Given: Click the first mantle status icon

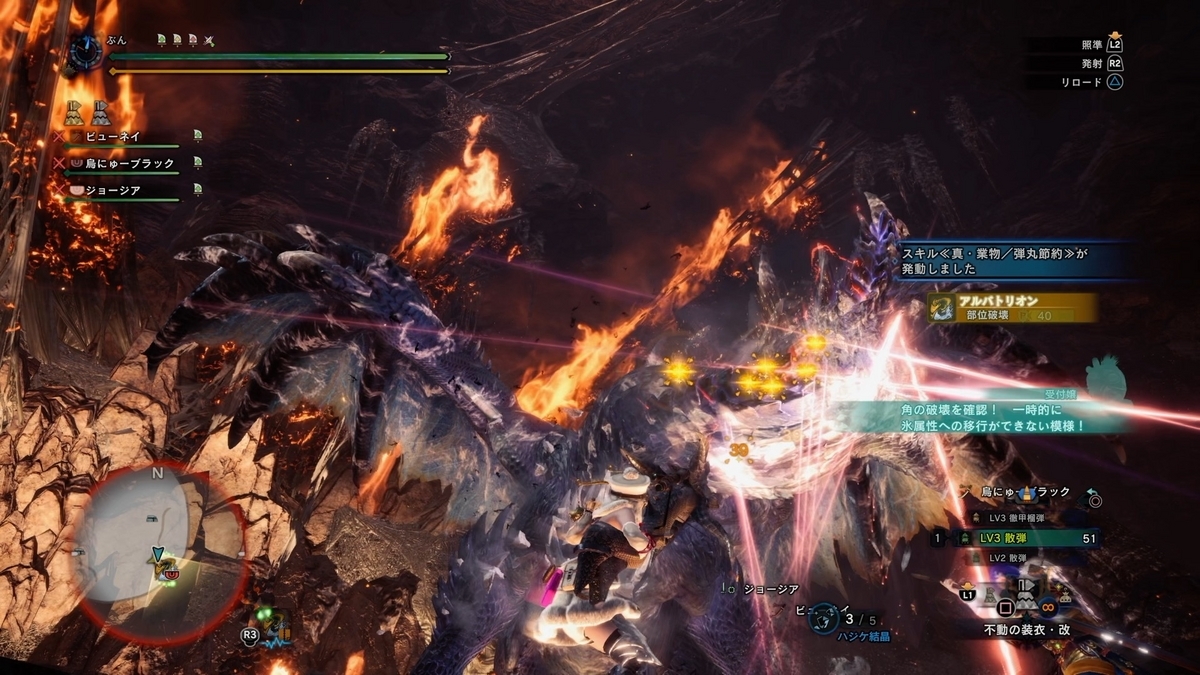Looking at the screenshot, I should click(x=75, y=111).
